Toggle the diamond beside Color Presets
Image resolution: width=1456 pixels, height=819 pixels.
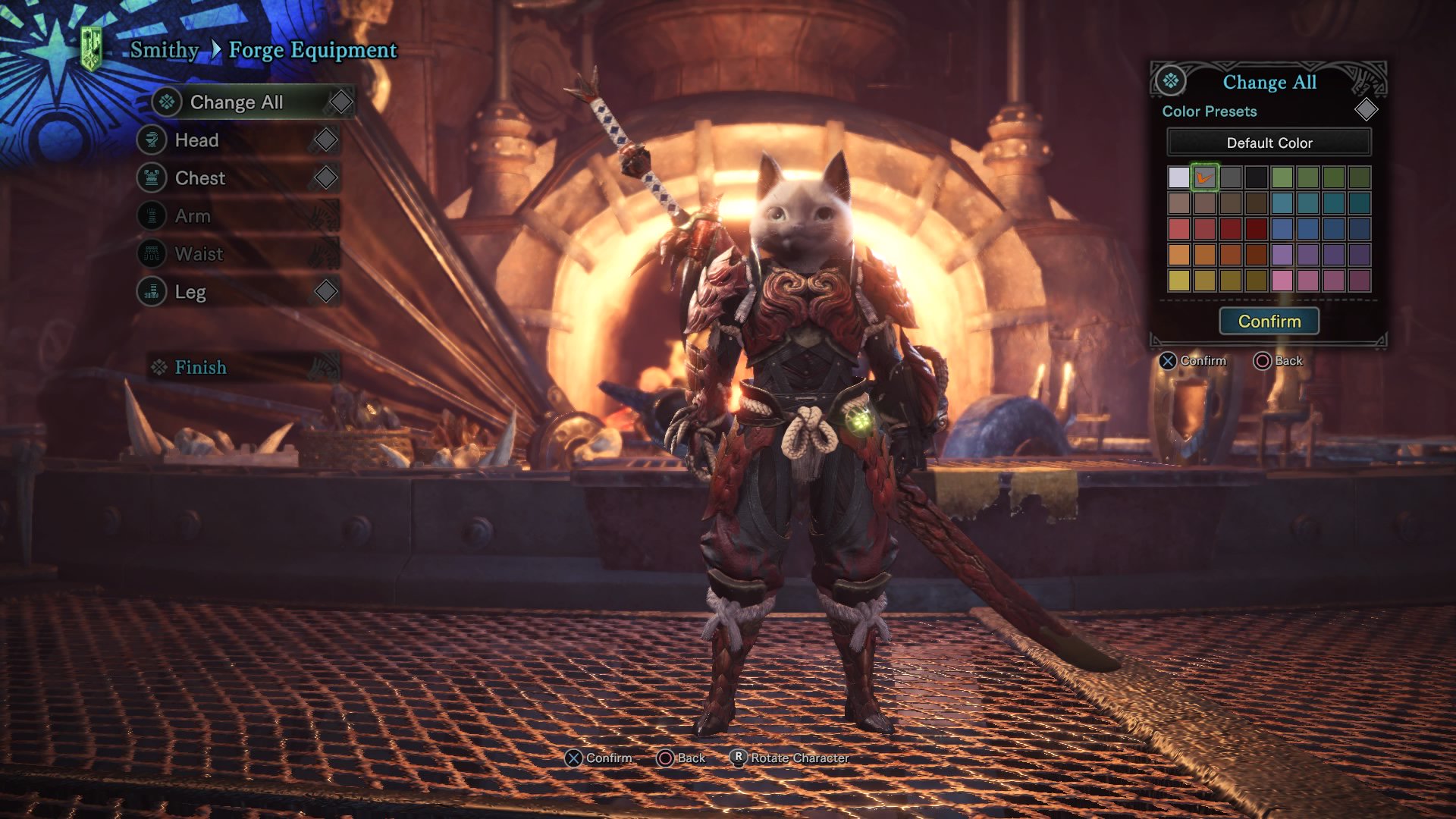coord(1366,111)
